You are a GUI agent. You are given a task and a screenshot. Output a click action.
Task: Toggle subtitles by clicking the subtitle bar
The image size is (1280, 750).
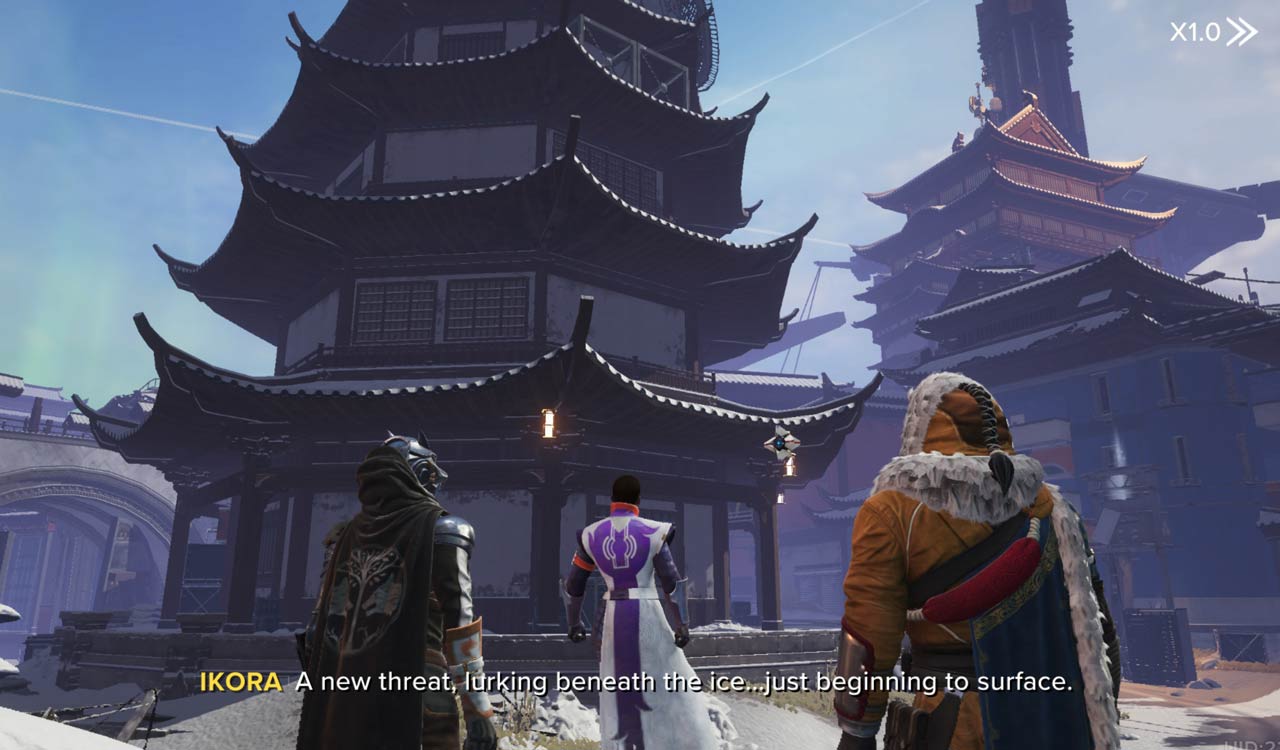[x=640, y=685]
